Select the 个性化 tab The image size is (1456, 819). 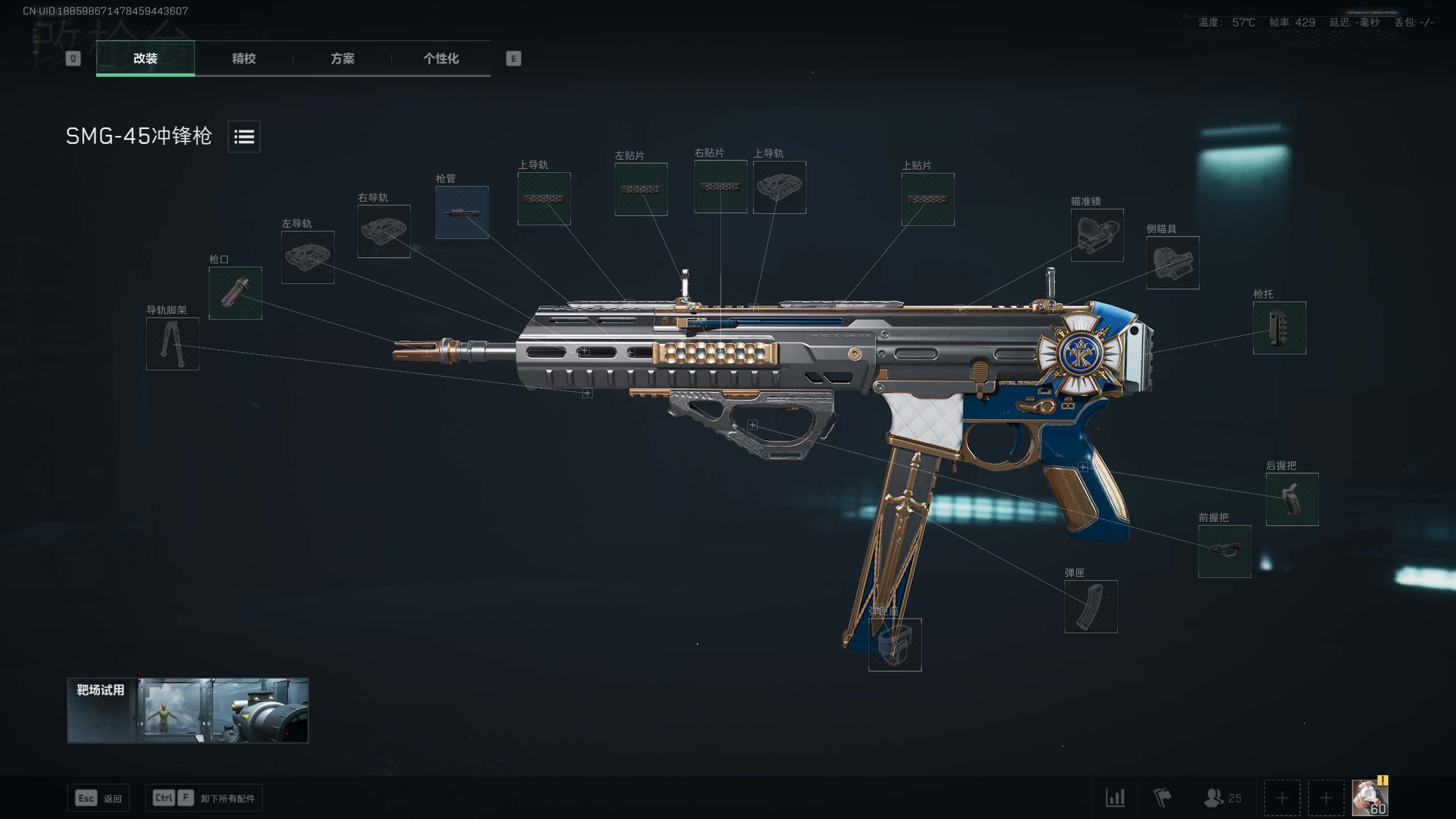tap(441, 59)
